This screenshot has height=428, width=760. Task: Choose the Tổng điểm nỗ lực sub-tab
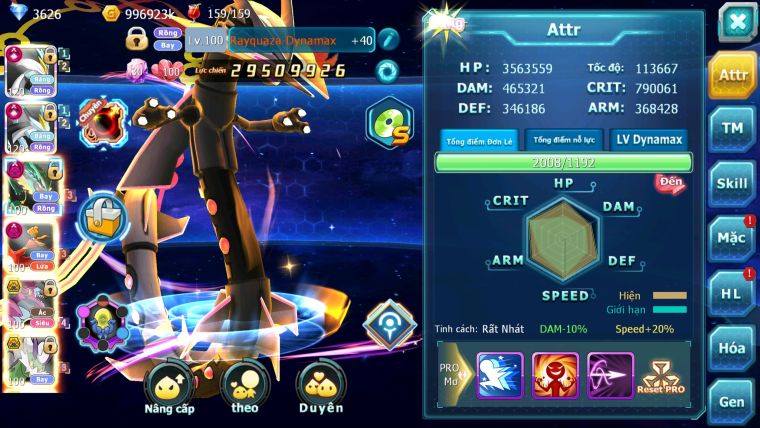tap(564, 140)
